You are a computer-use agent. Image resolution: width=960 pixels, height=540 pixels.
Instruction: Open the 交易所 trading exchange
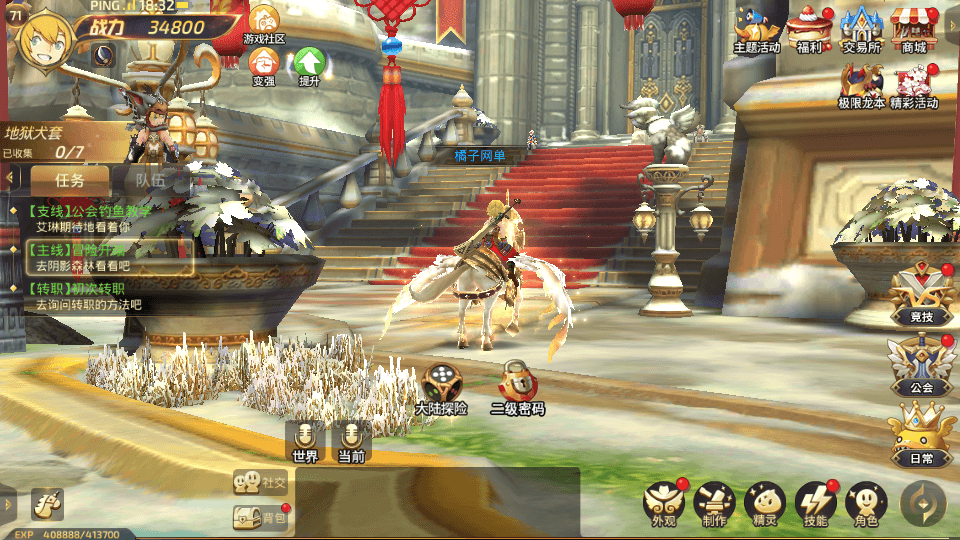pos(861,26)
